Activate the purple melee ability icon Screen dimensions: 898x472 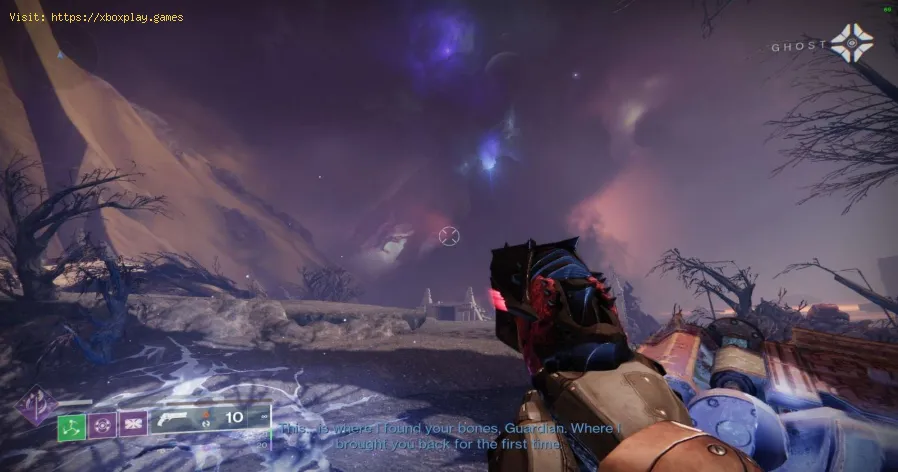[133, 426]
